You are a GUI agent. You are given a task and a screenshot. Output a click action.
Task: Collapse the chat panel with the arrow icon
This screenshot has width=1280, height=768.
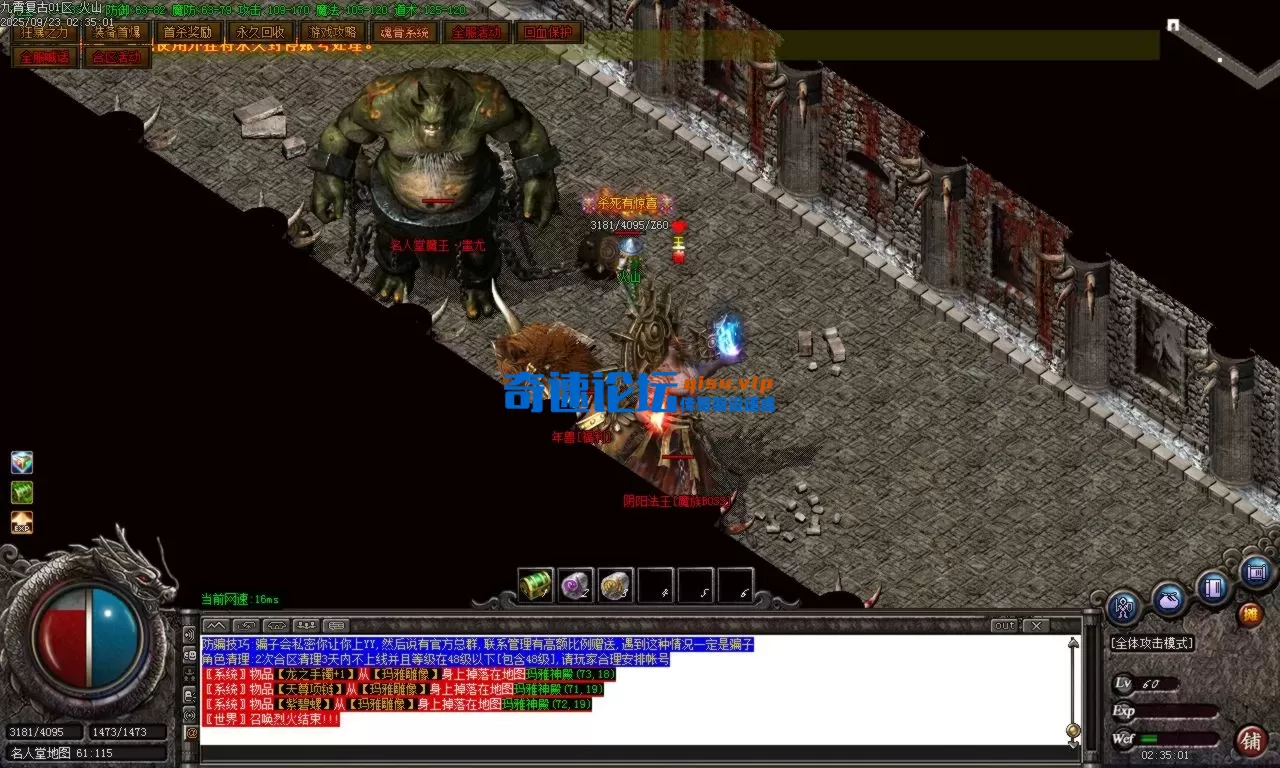[x=215, y=624]
